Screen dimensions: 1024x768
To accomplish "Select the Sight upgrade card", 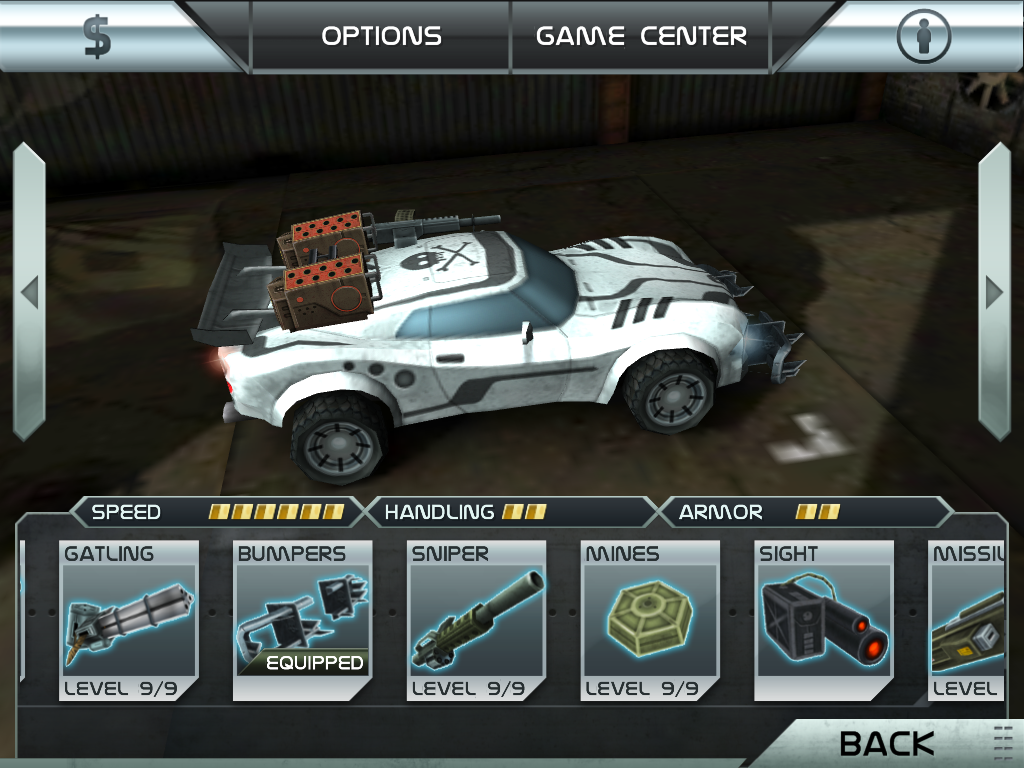I will (x=824, y=621).
